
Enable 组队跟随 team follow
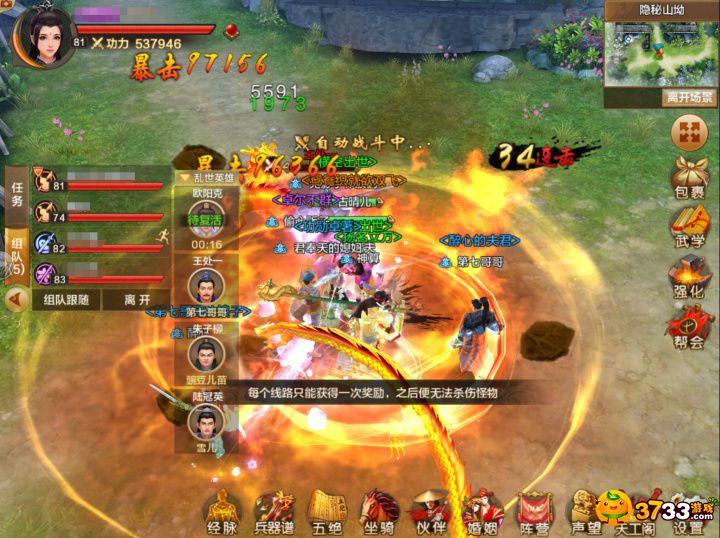(66, 299)
